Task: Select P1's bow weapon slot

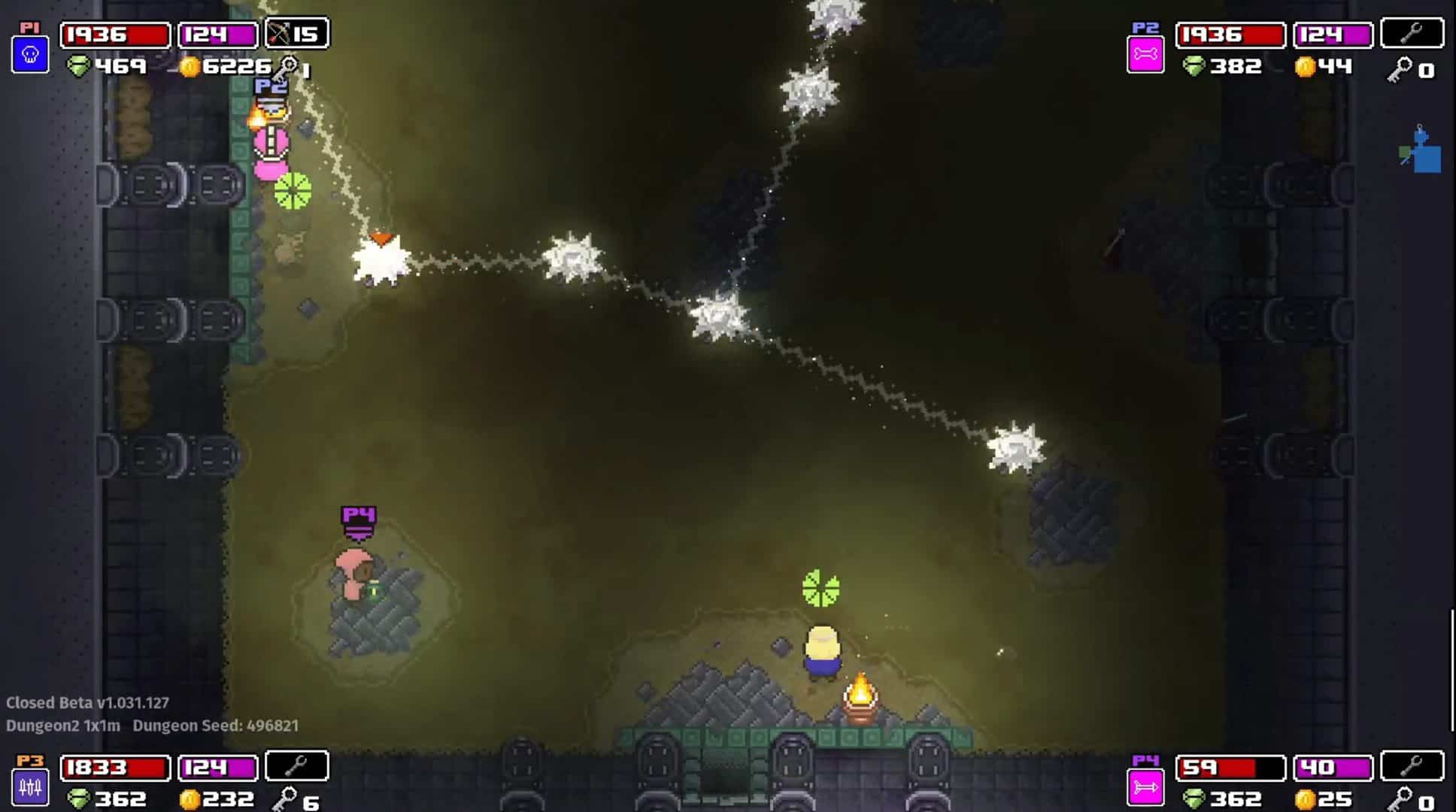Action: click(x=296, y=34)
